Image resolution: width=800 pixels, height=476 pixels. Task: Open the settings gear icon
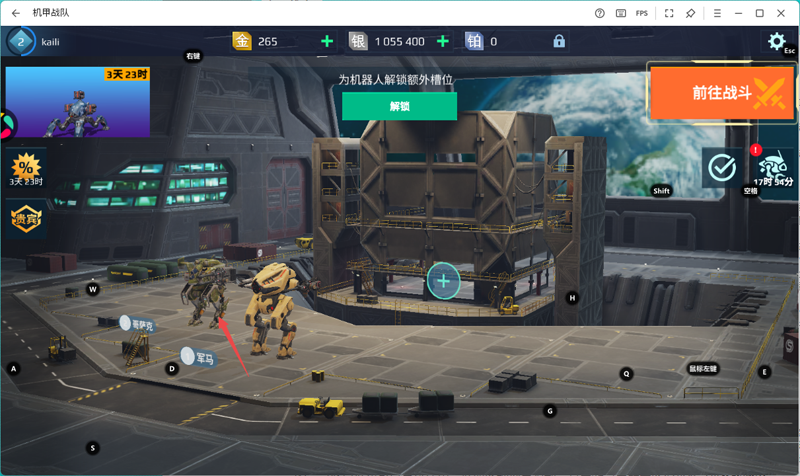(x=776, y=41)
